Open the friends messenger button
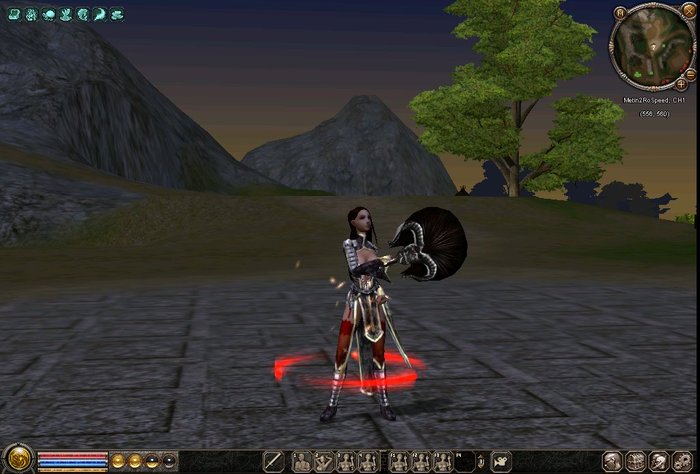 [661, 462]
